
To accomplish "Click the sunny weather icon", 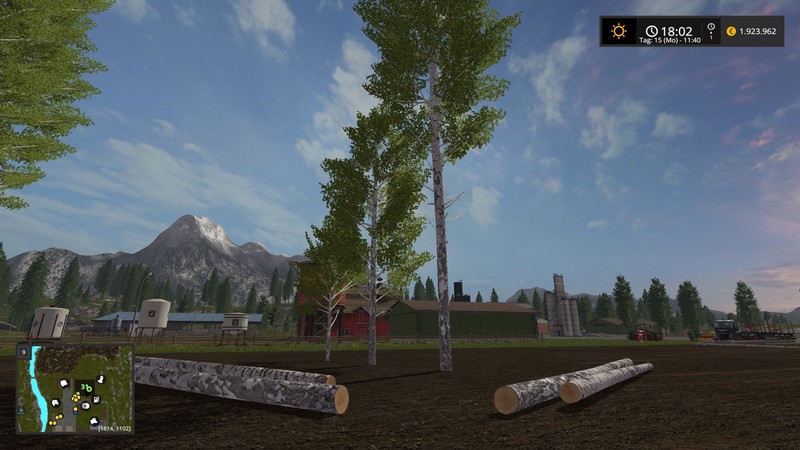I will click(619, 31).
